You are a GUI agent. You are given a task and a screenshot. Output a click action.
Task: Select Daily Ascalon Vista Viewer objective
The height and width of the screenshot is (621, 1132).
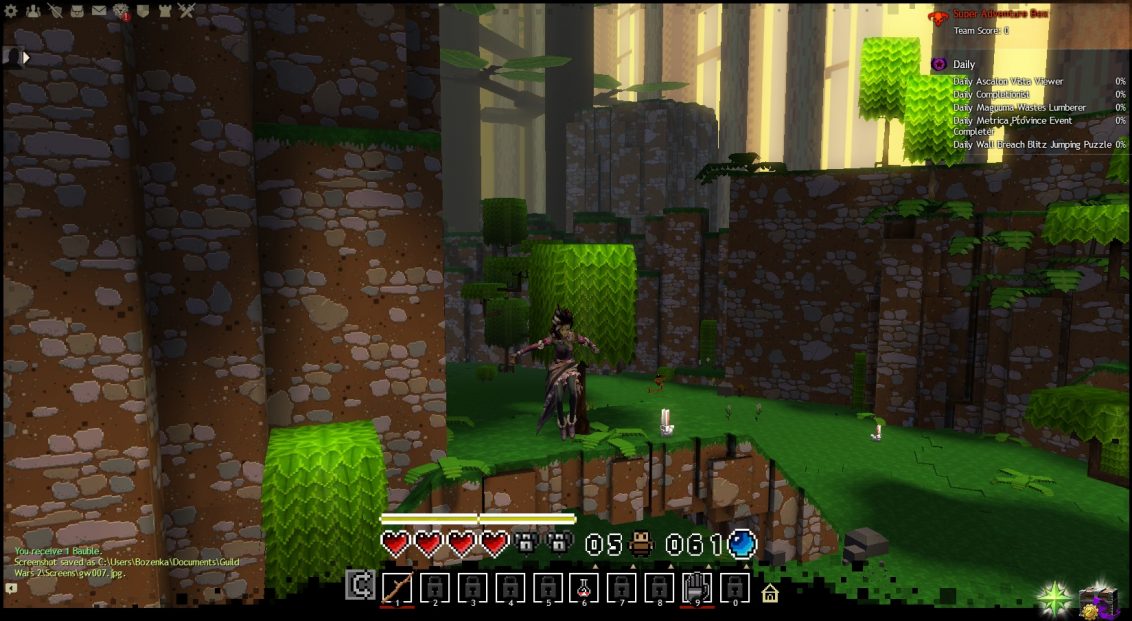pyautogui.click(x=1008, y=82)
